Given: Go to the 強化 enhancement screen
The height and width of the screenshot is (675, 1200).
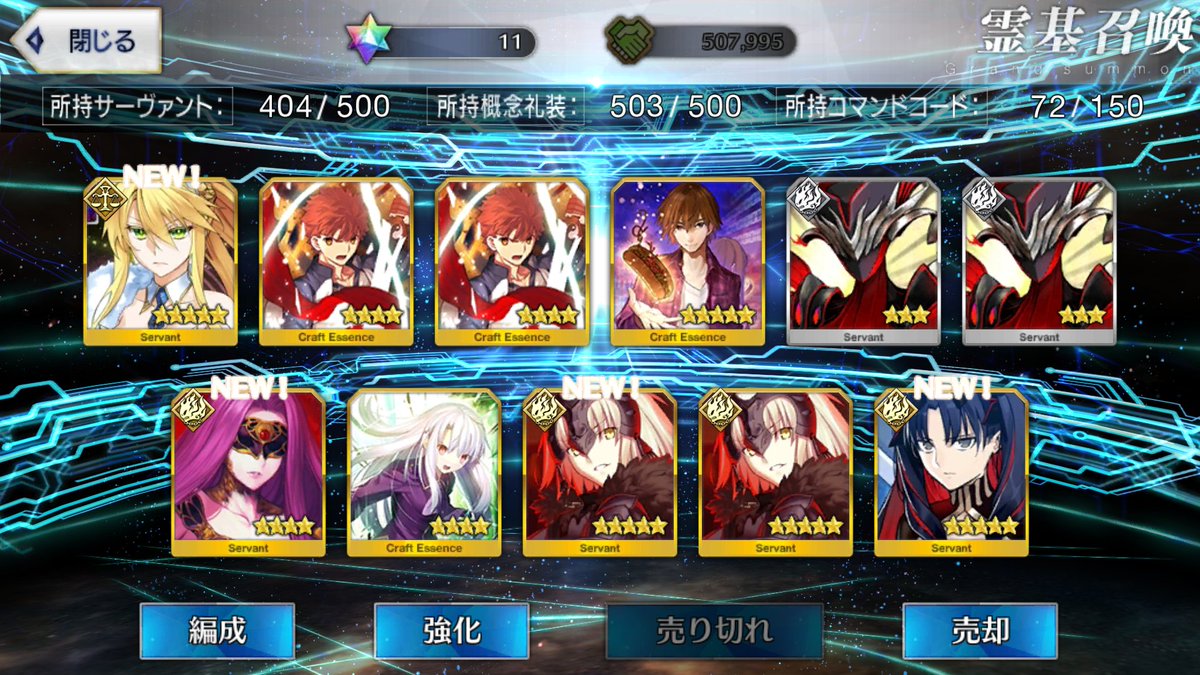Looking at the screenshot, I should click(452, 631).
